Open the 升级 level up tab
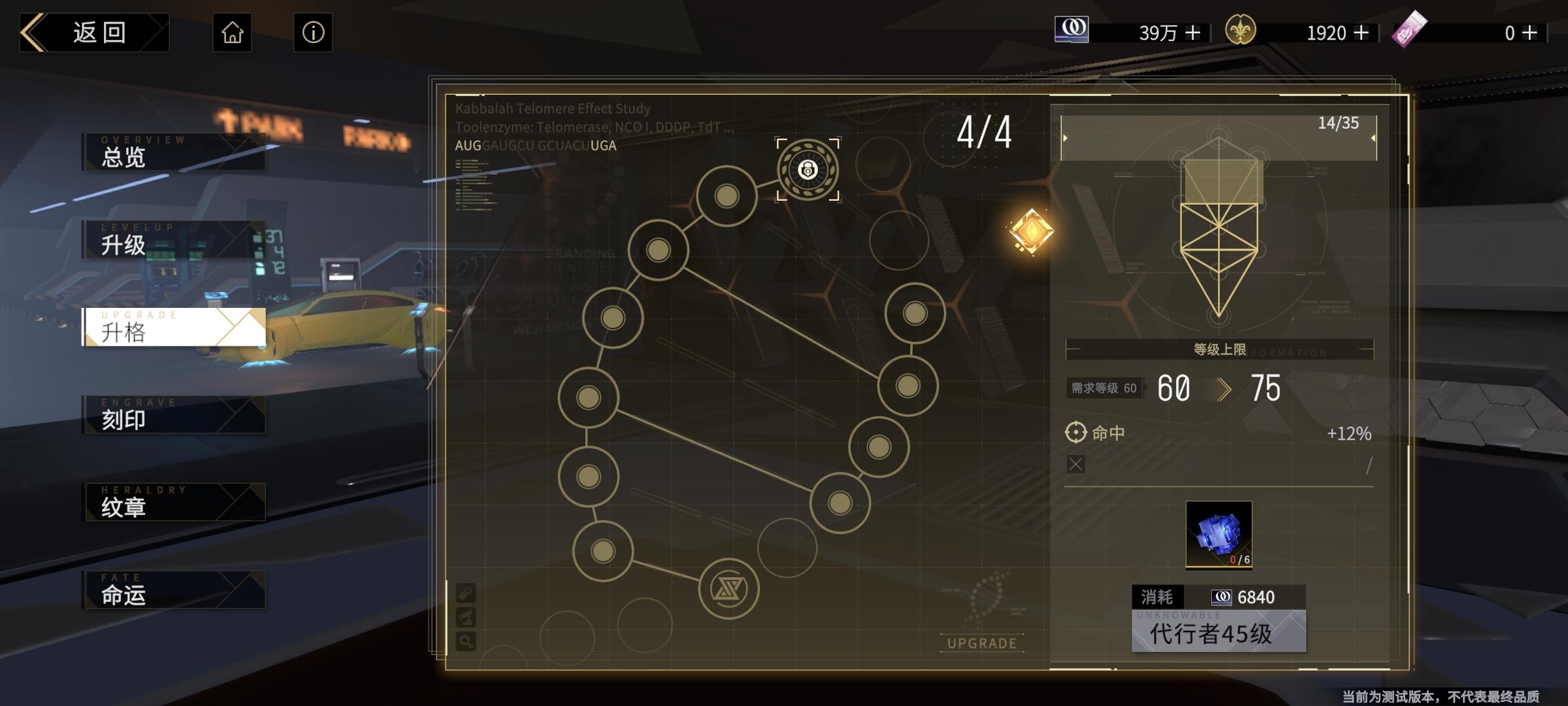This screenshot has width=1568, height=706. [174, 240]
